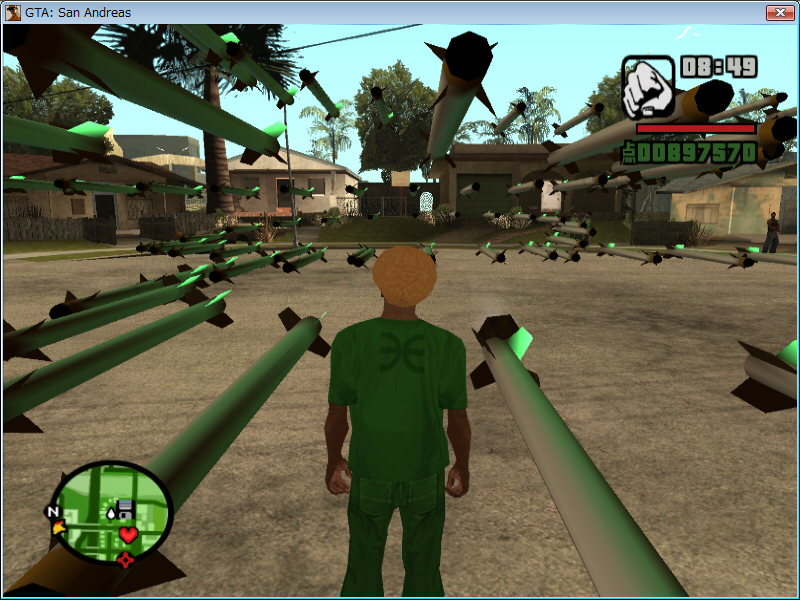Click the white player arrow on minimap
The height and width of the screenshot is (600, 800).
[110, 513]
